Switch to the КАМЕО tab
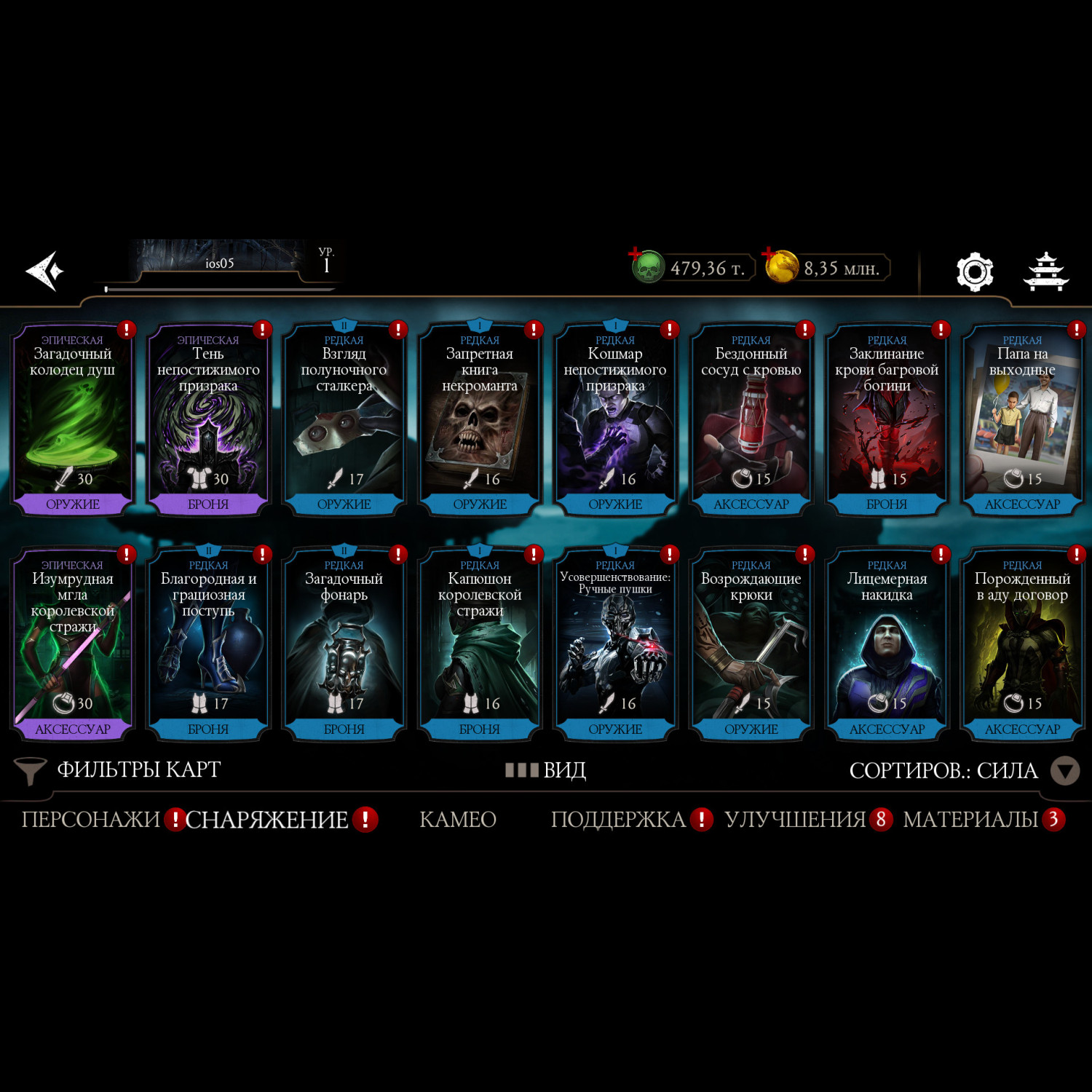This screenshot has height=1092, width=1092. click(458, 820)
